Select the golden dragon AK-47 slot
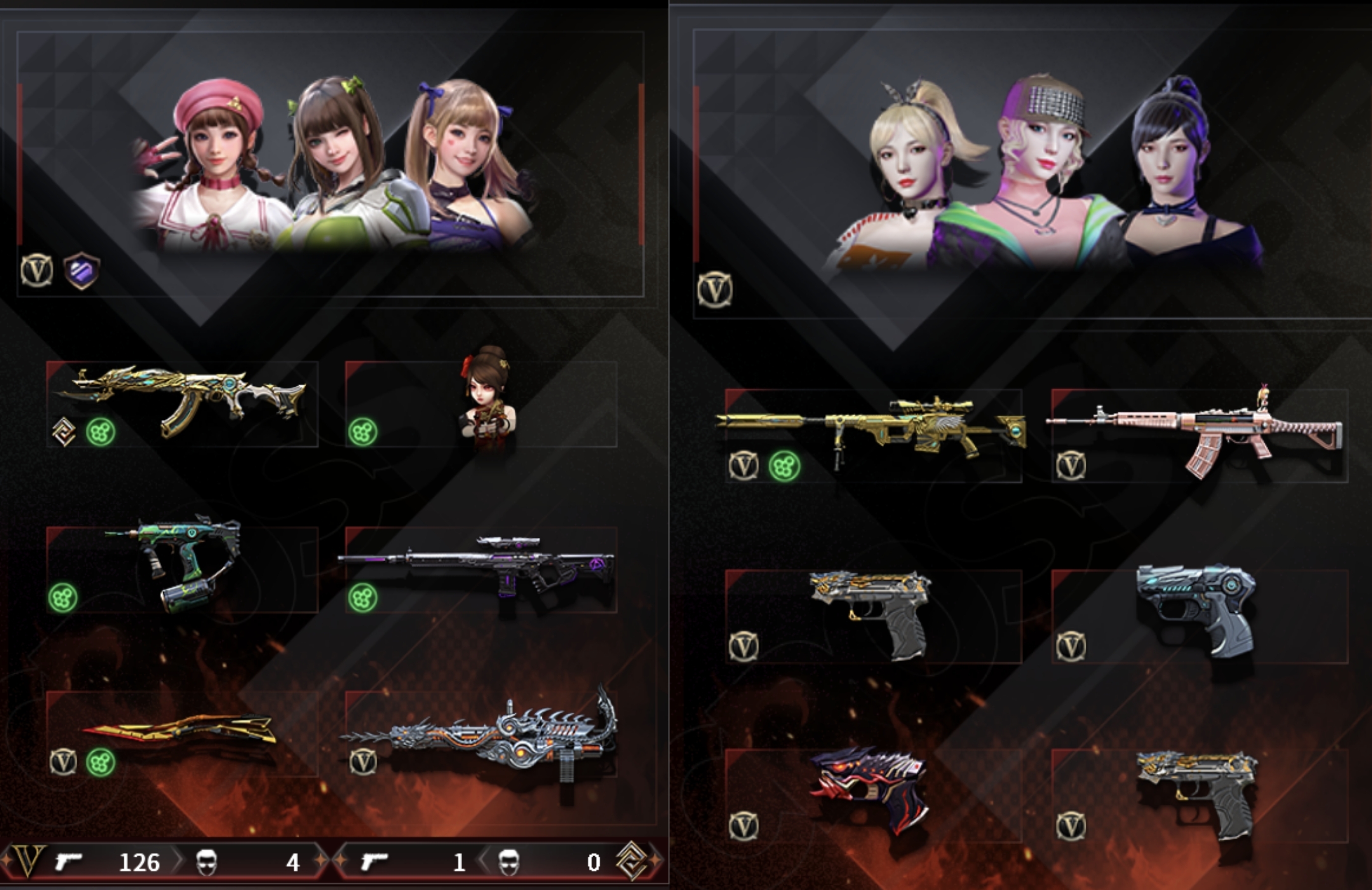 pyautogui.click(x=181, y=404)
